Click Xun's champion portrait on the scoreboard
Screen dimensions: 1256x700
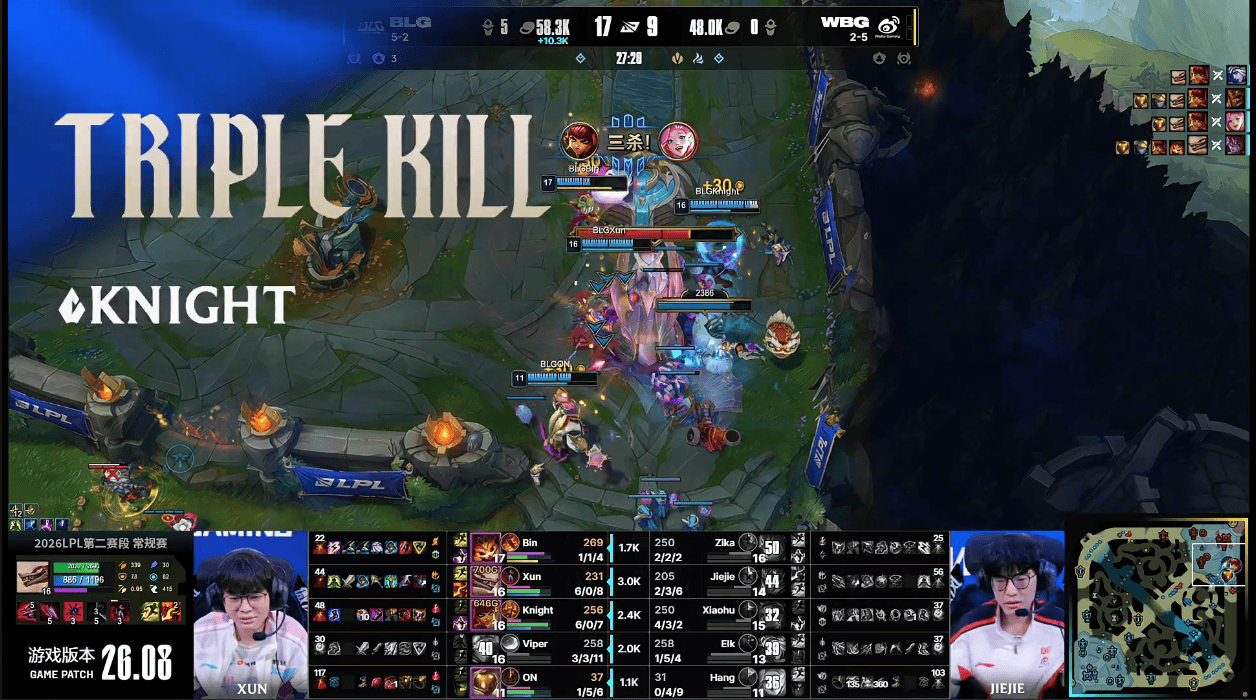click(485, 581)
